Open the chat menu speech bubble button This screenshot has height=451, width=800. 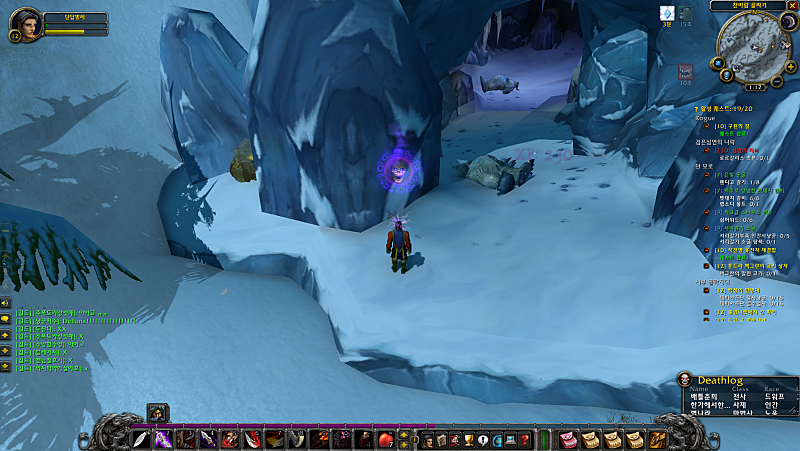pos(5,319)
